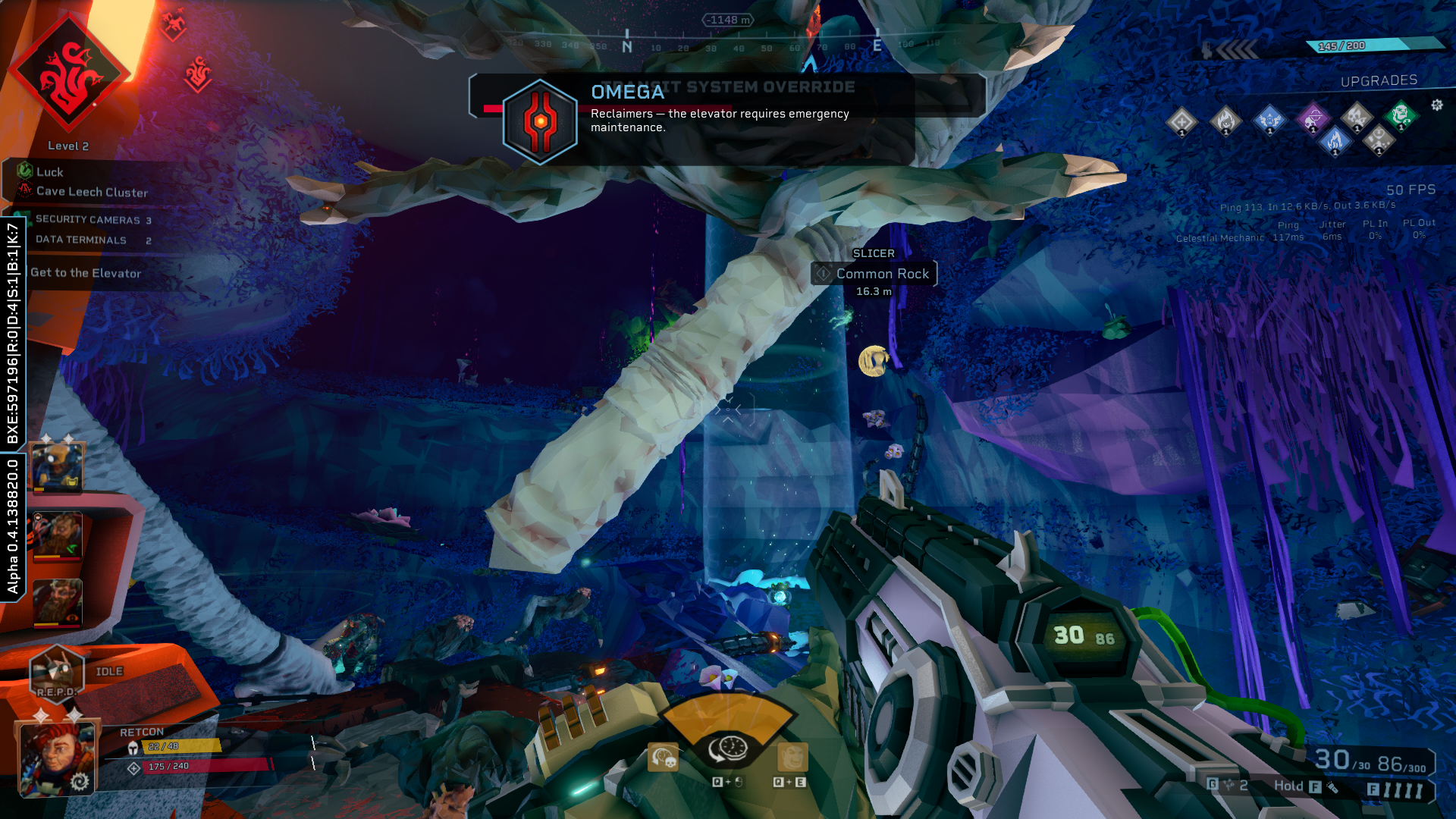
Task: Click the compass bar north marker
Action: click(627, 45)
